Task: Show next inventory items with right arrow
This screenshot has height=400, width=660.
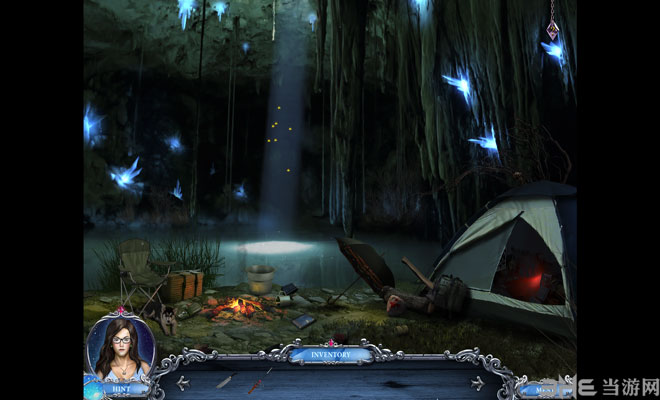Action: [477, 382]
